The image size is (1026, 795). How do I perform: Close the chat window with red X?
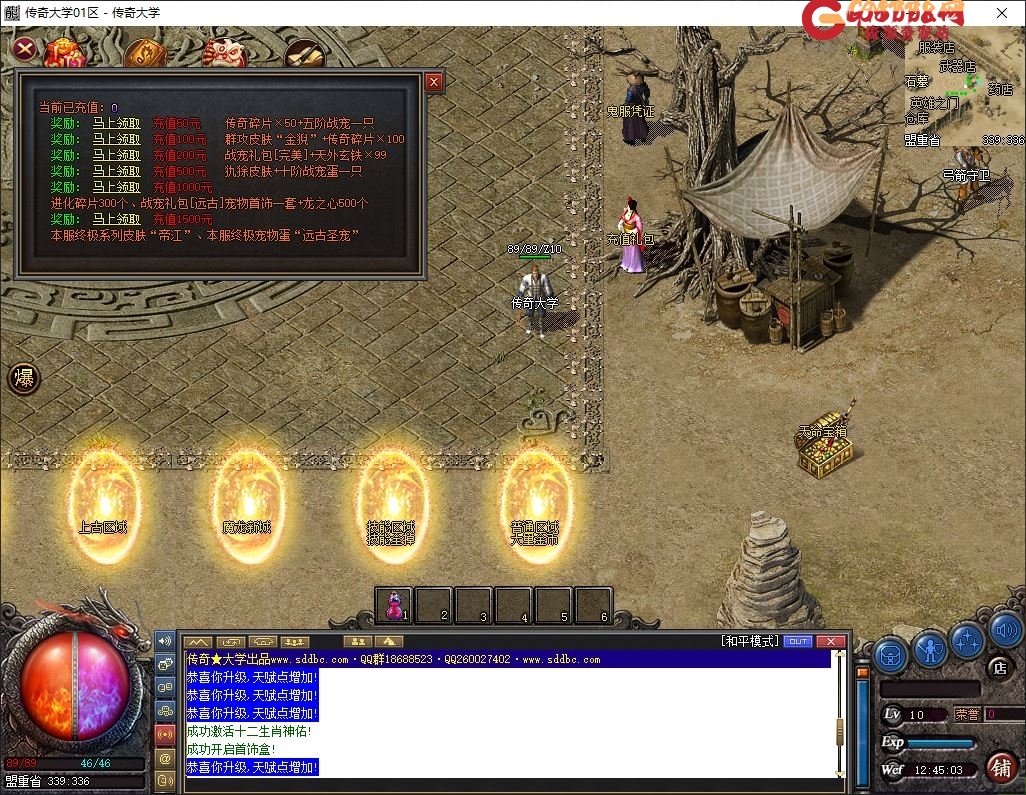pos(830,641)
